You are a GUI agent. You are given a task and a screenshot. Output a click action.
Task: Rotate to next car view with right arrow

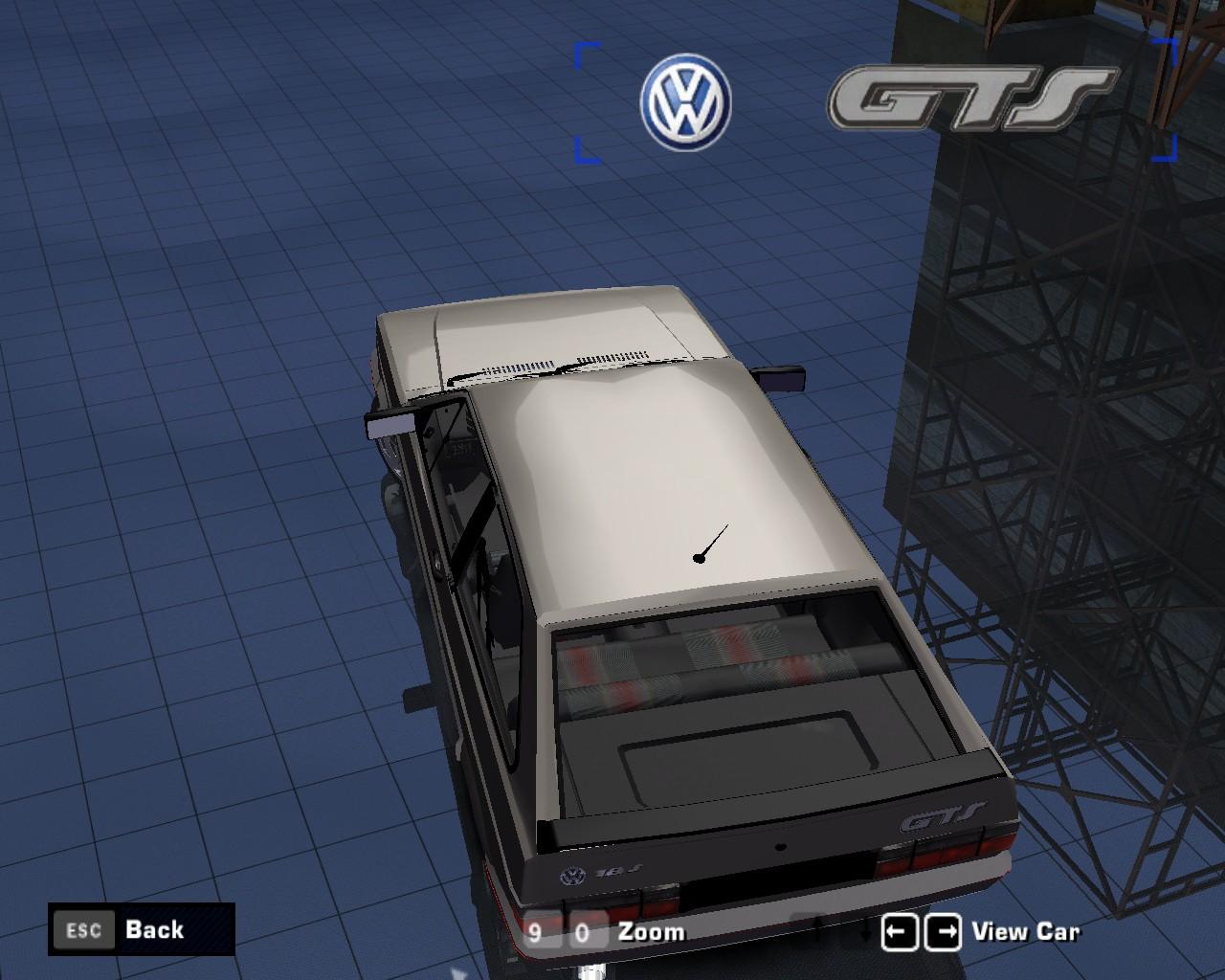tap(943, 932)
